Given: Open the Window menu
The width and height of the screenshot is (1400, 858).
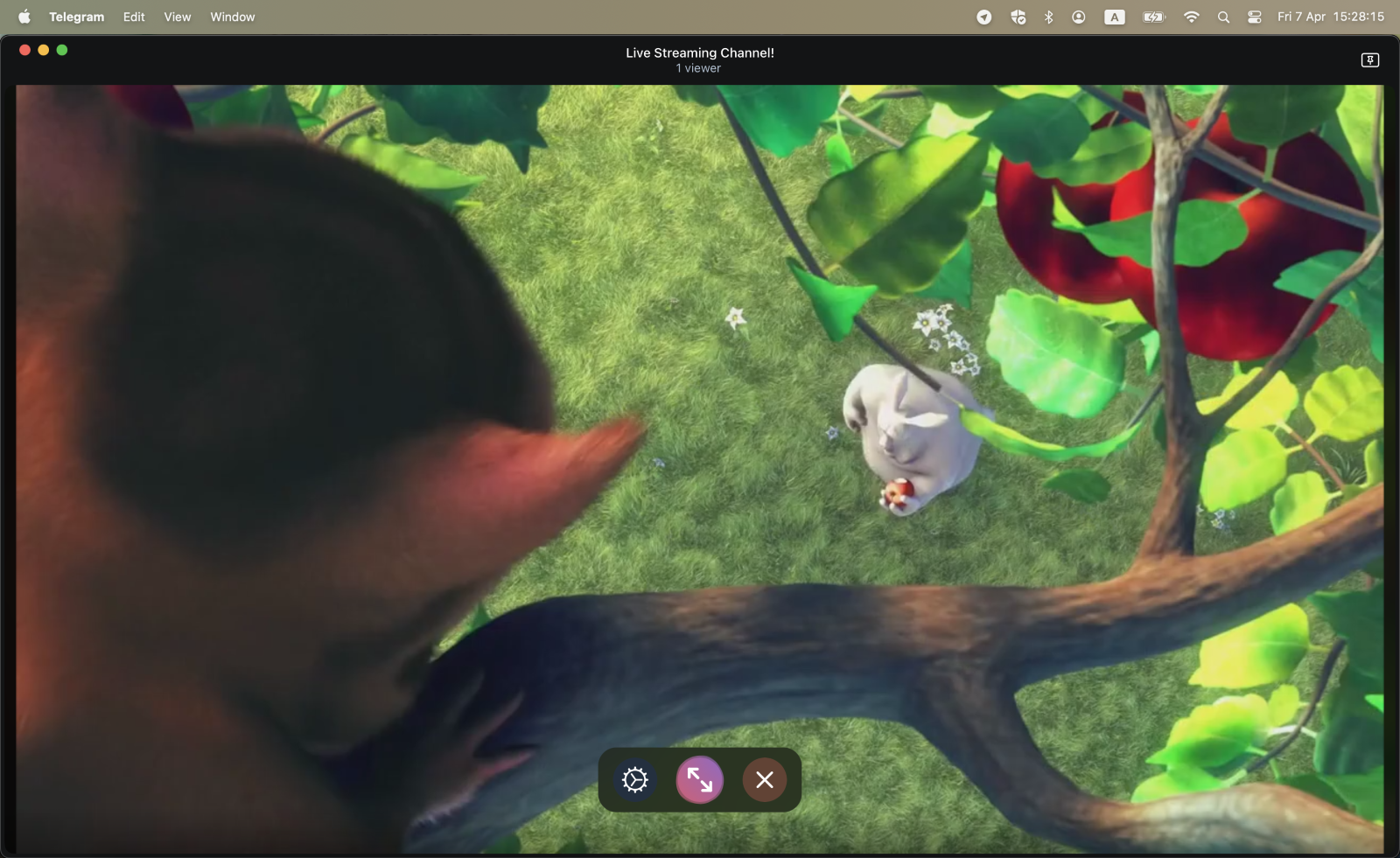Looking at the screenshot, I should point(233,17).
